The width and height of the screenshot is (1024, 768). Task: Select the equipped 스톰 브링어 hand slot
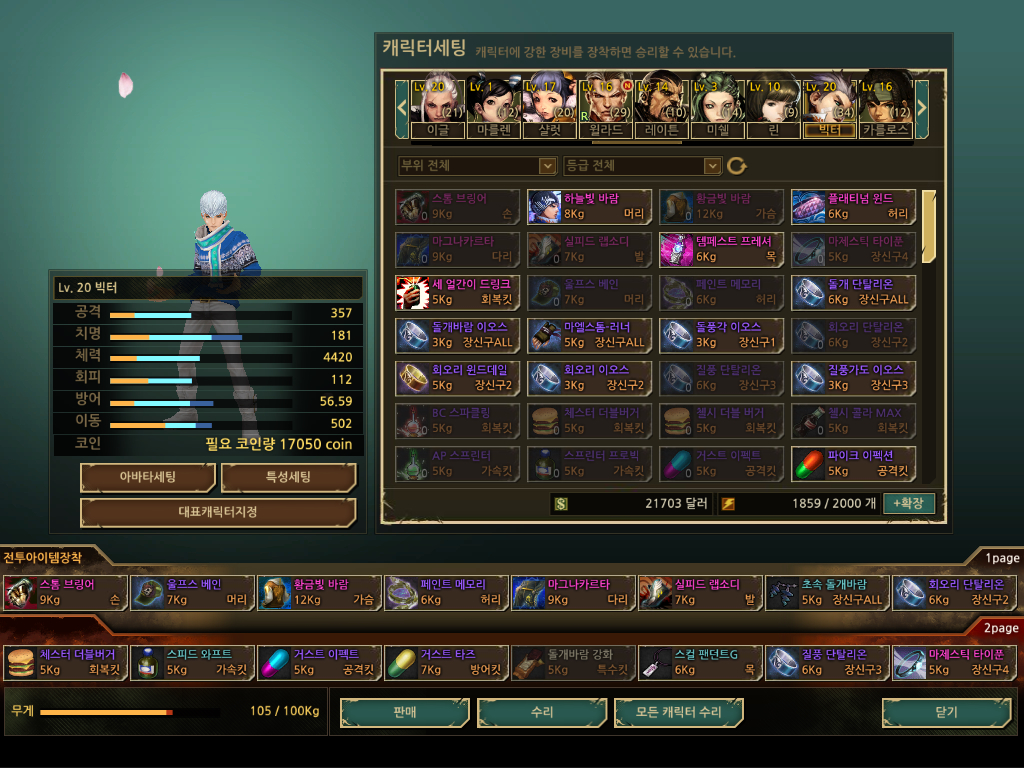pyautogui.click(x=66, y=592)
